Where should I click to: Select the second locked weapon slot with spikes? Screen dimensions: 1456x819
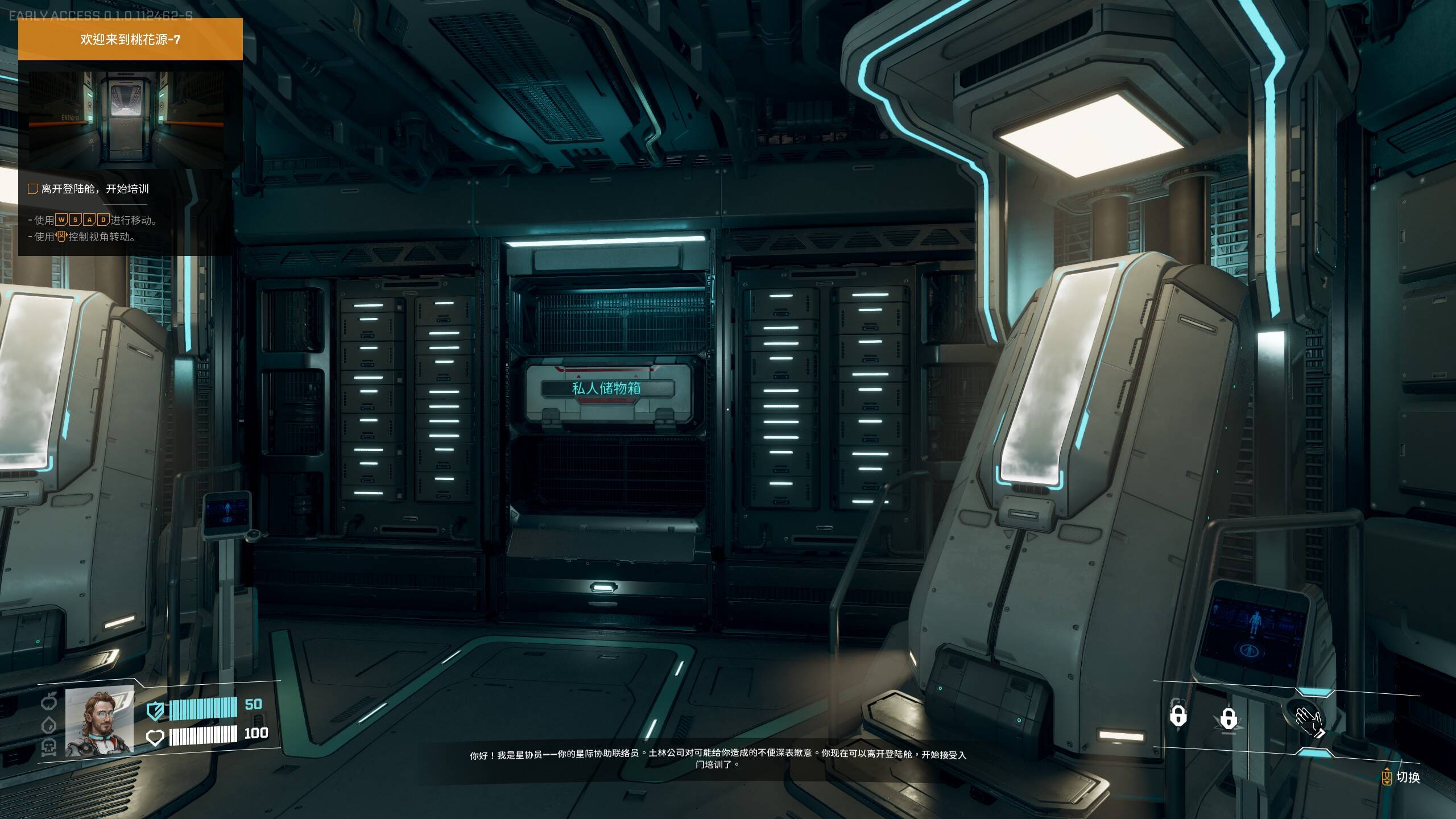(x=1228, y=719)
